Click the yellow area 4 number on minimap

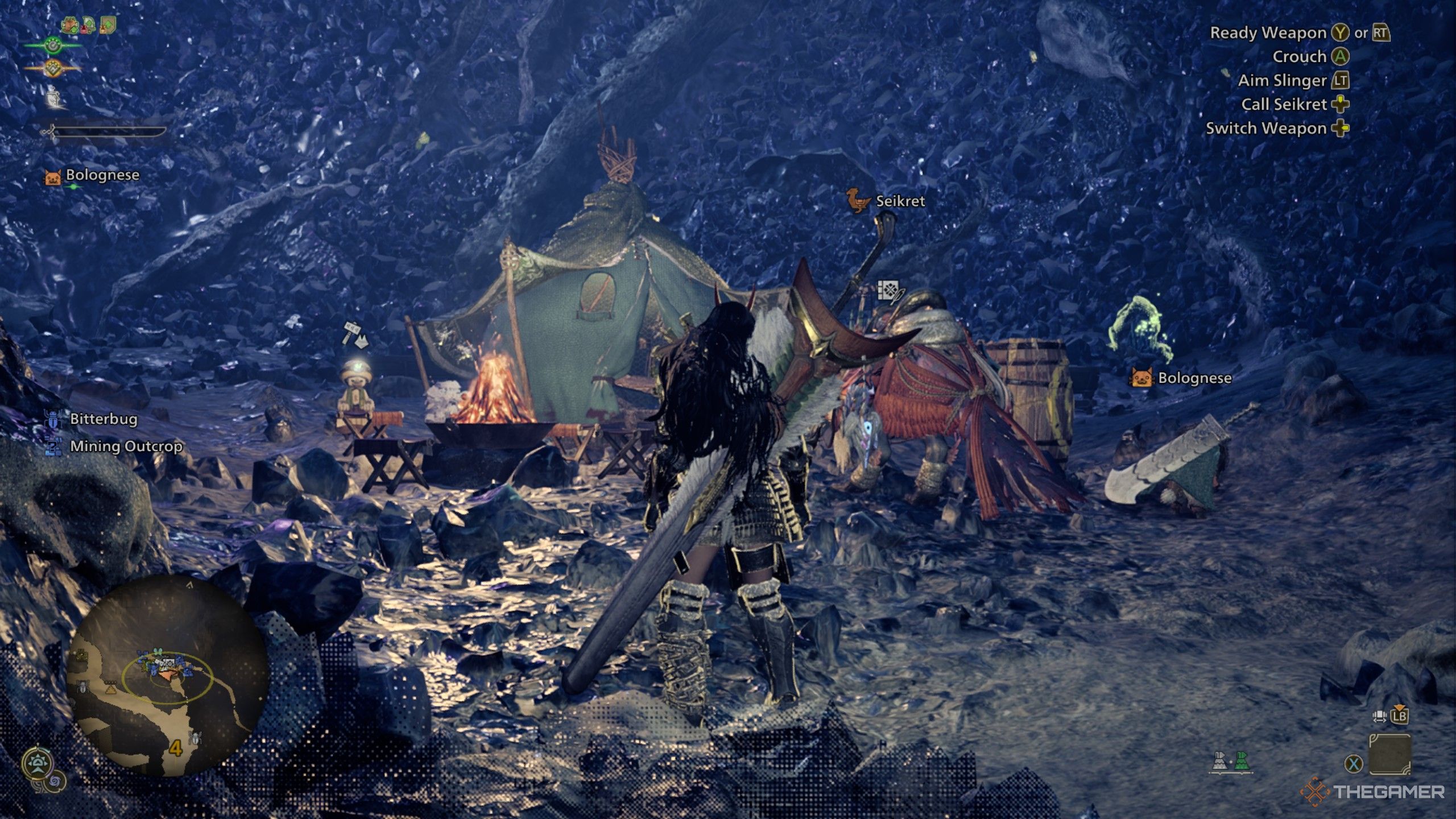pos(176,747)
